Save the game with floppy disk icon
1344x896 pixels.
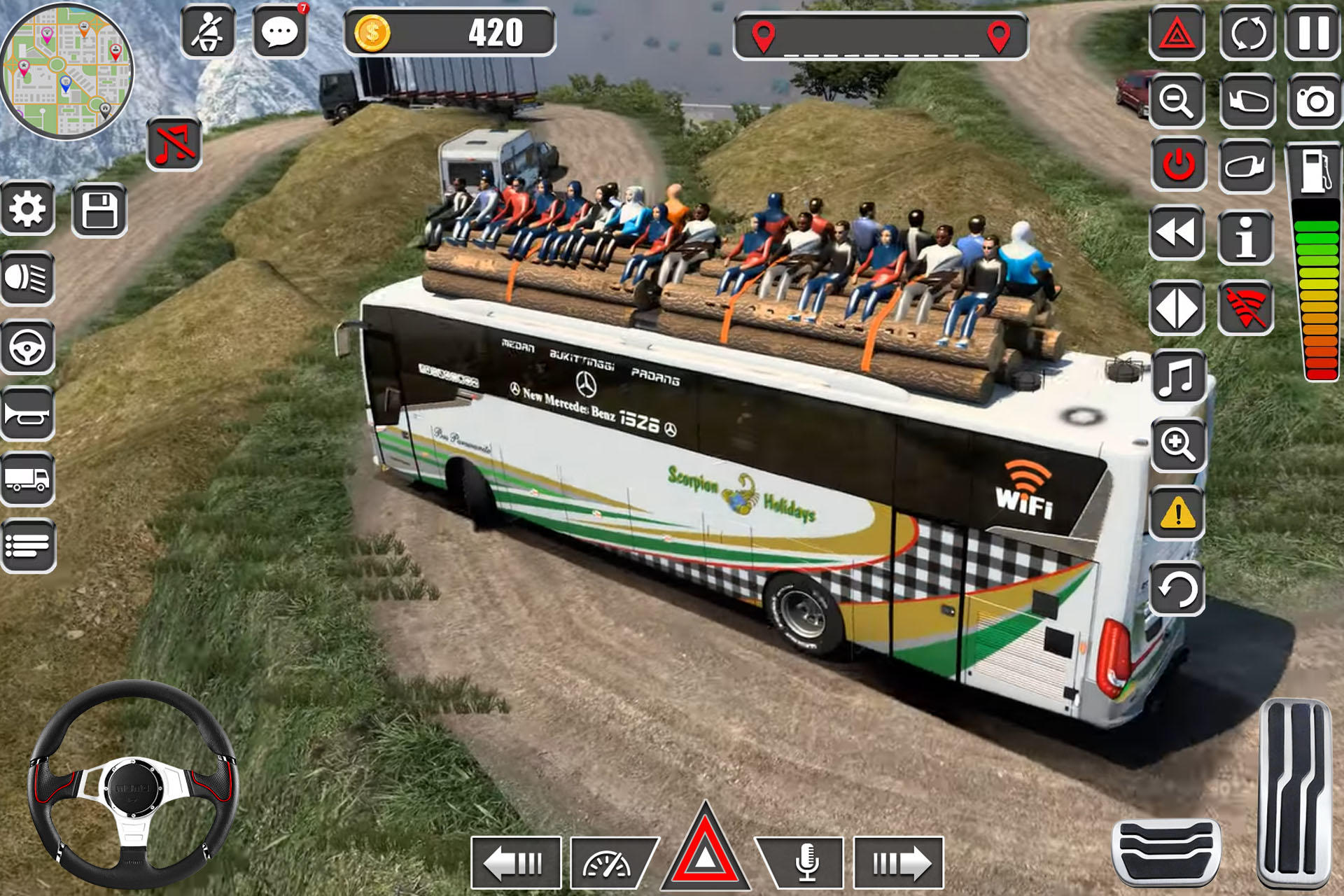click(99, 211)
